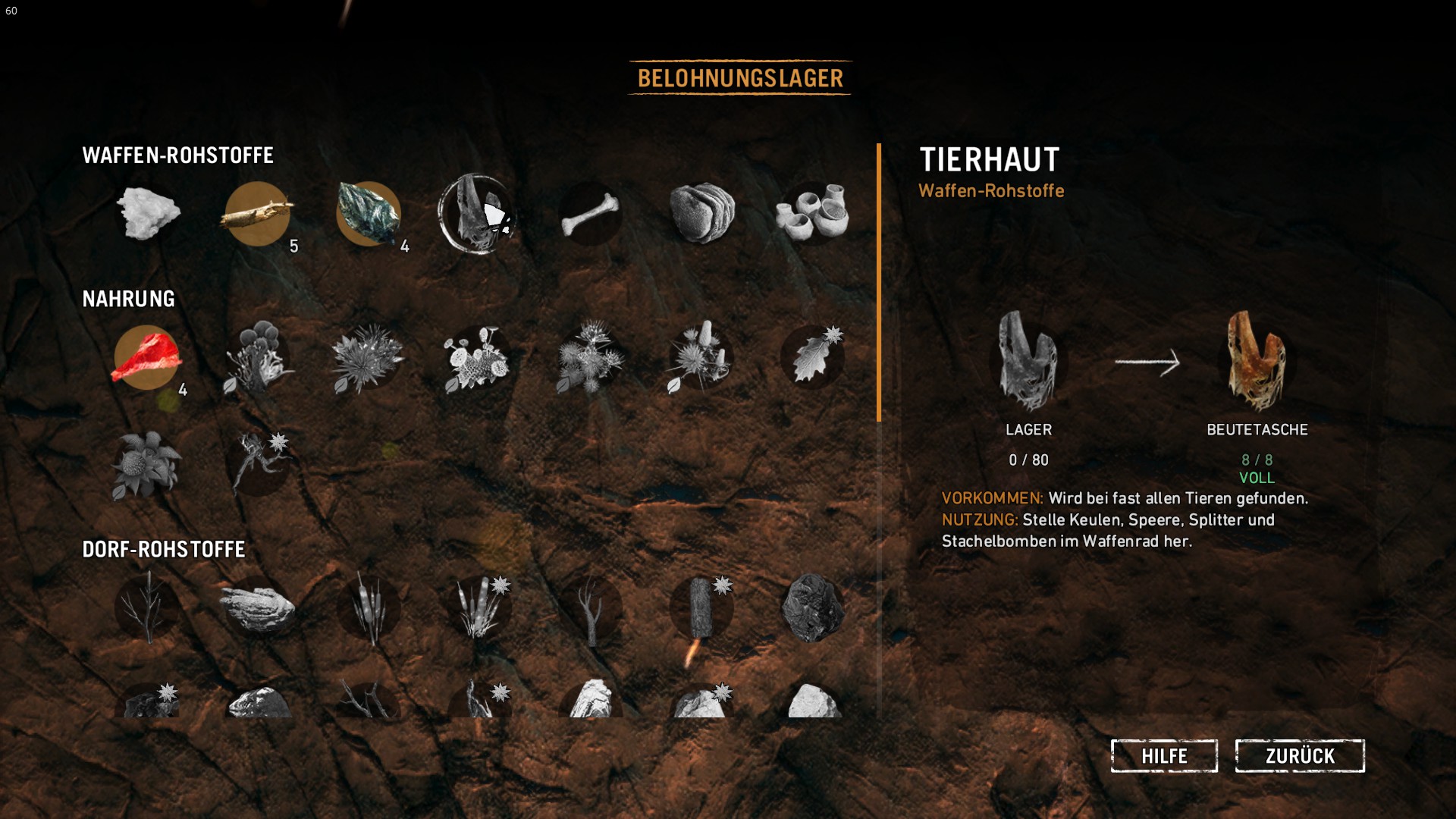Pick the mushroom cluster food icon

[x=258, y=358]
